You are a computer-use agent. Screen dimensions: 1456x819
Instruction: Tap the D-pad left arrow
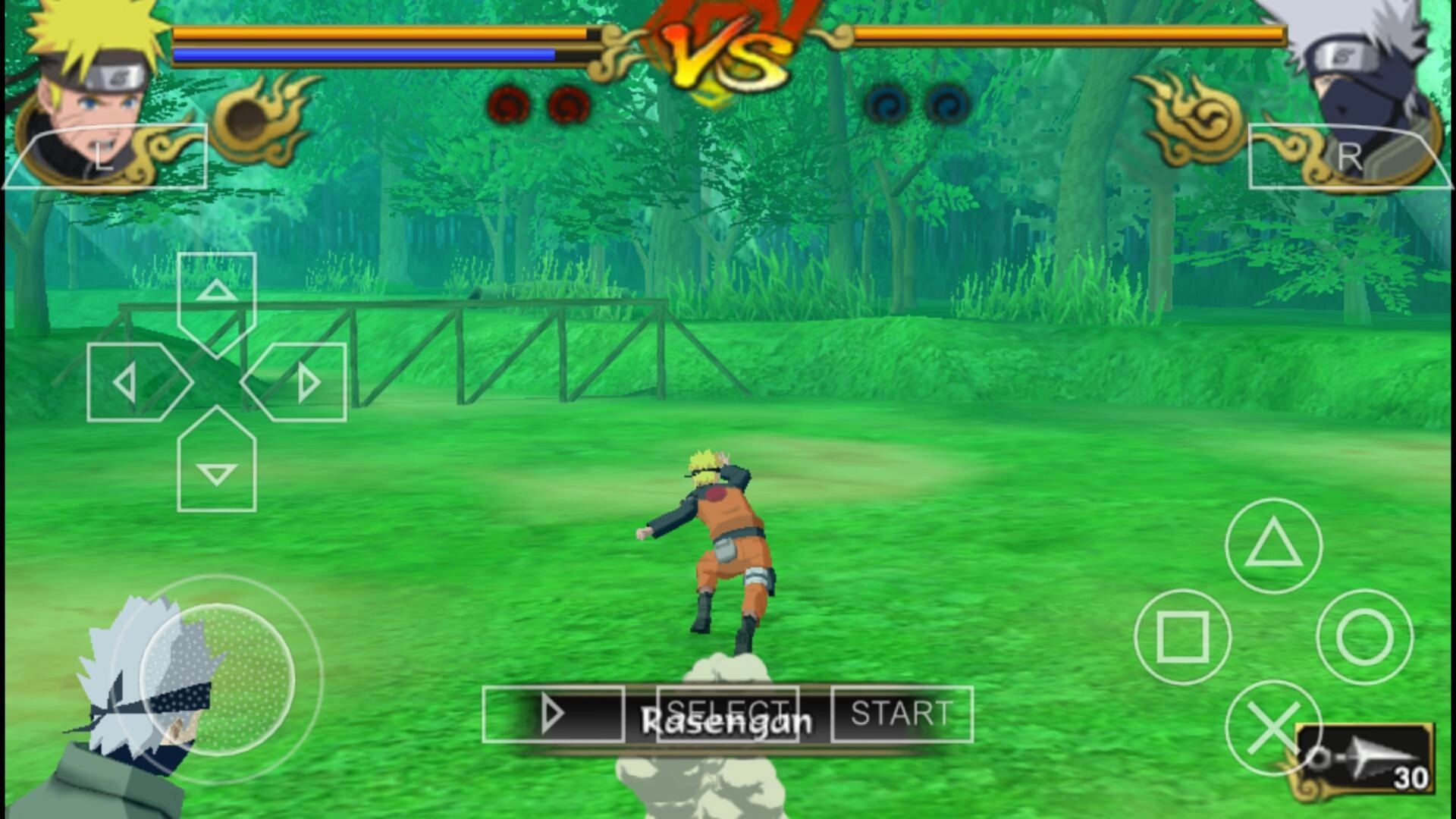pyautogui.click(x=133, y=382)
